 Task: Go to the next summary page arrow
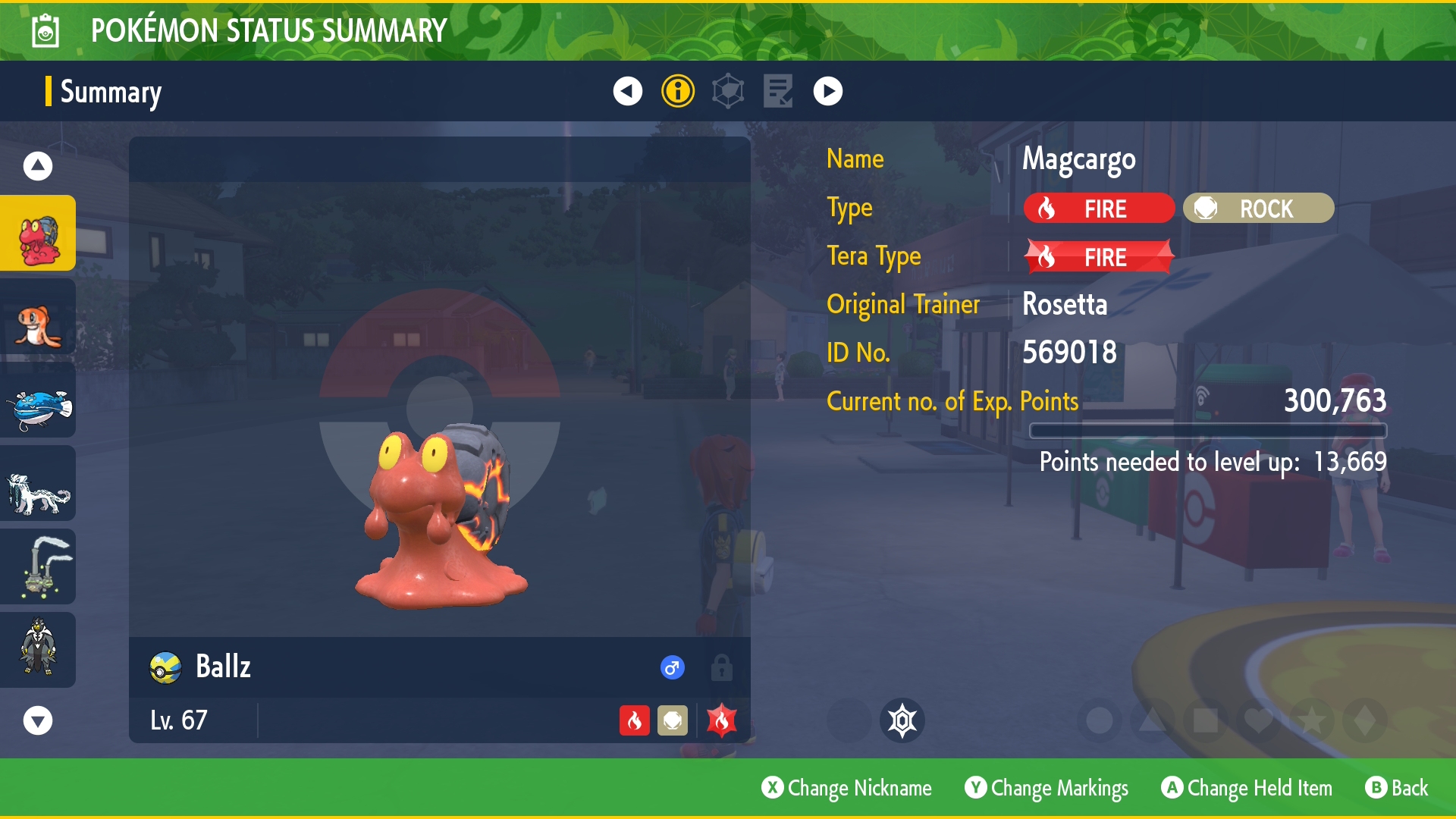[827, 91]
